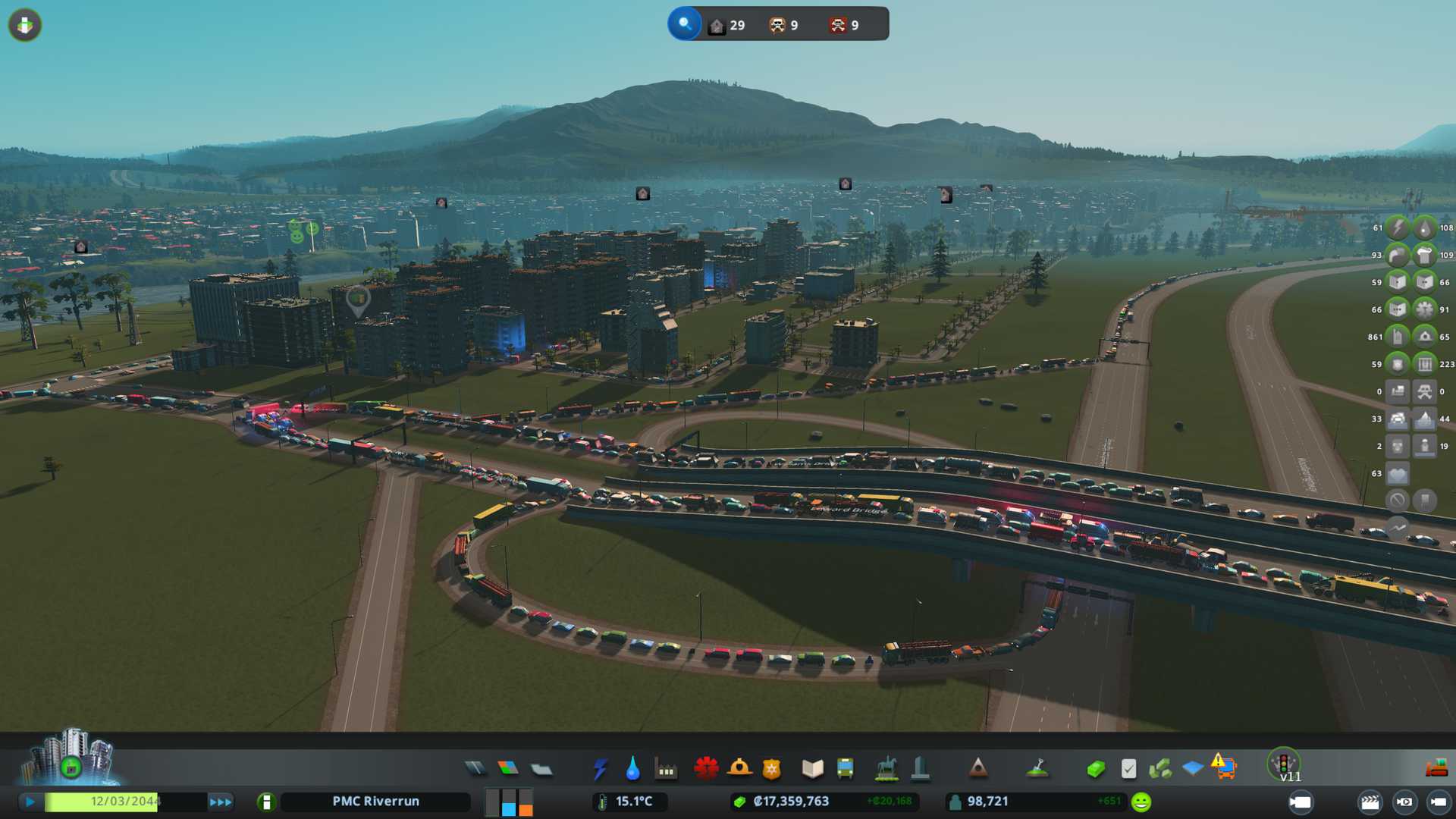Screen dimensions: 1456x819
Task: Open the Public Transport menu
Action: (x=845, y=769)
